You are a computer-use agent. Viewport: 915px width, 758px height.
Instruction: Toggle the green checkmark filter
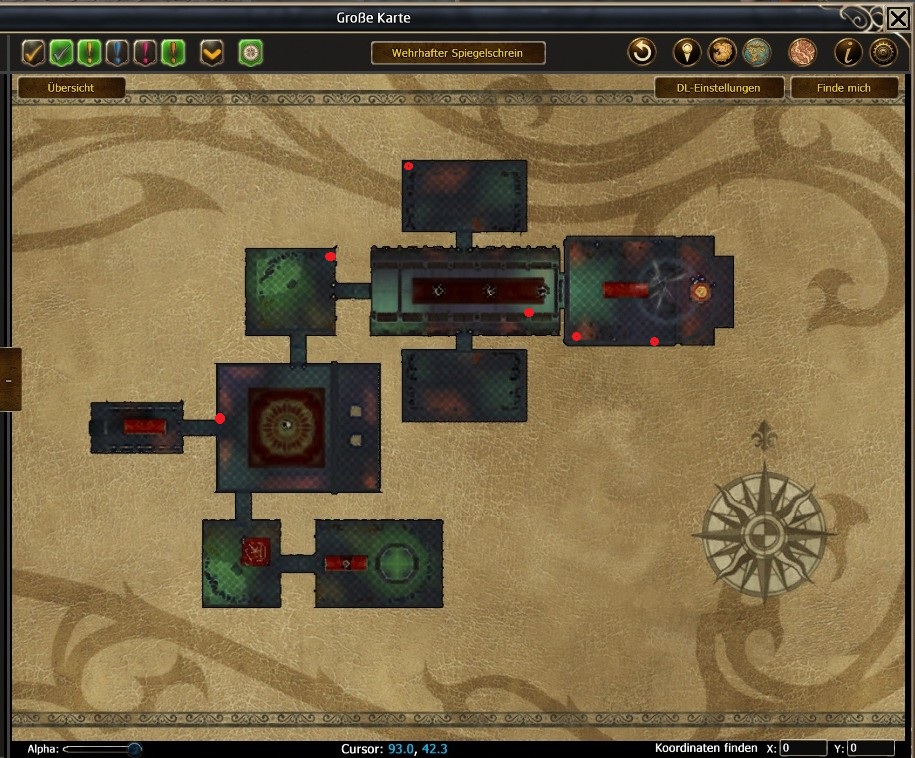(x=62, y=52)
